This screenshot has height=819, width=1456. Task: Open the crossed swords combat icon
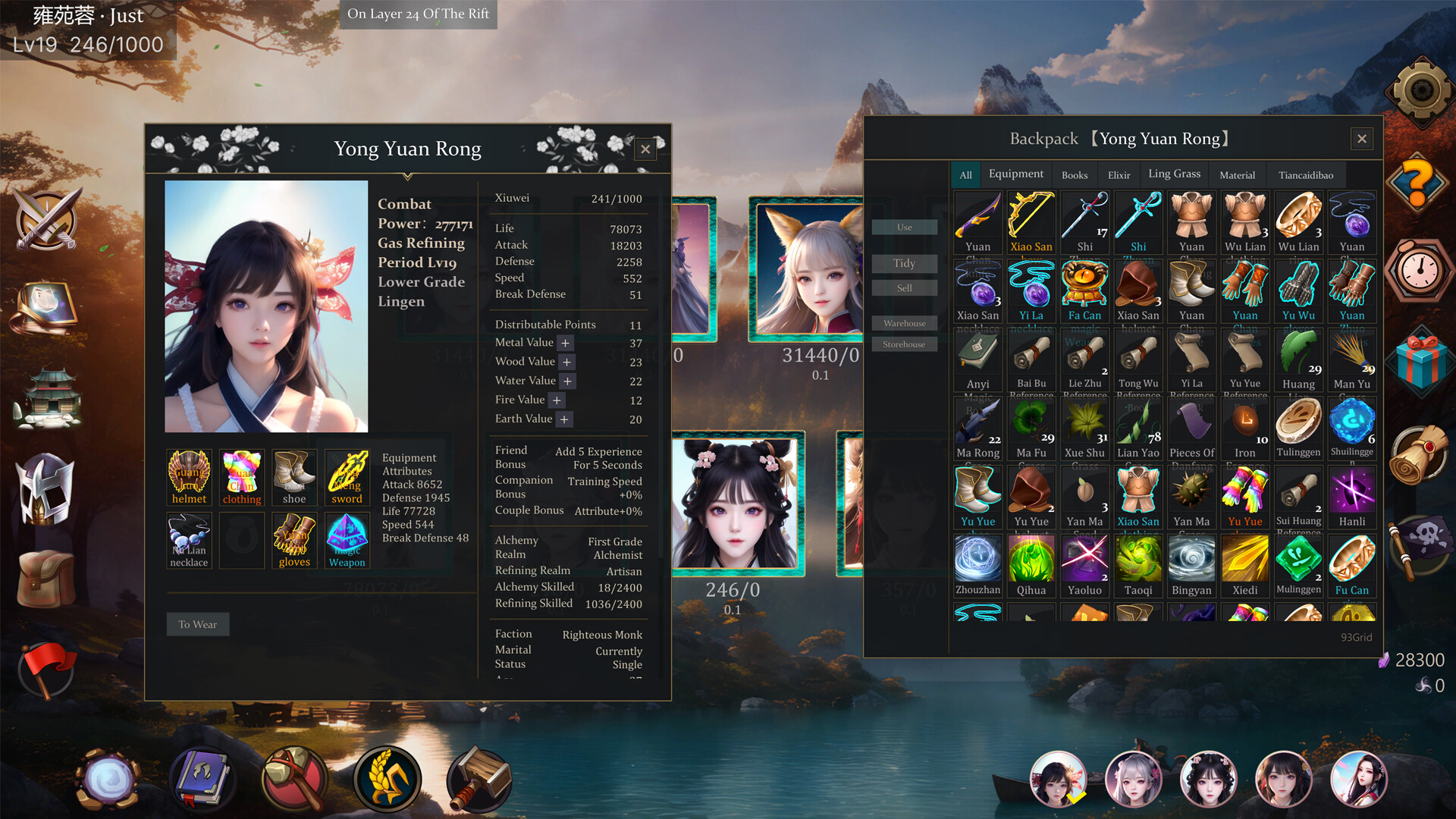pos(47,220)
